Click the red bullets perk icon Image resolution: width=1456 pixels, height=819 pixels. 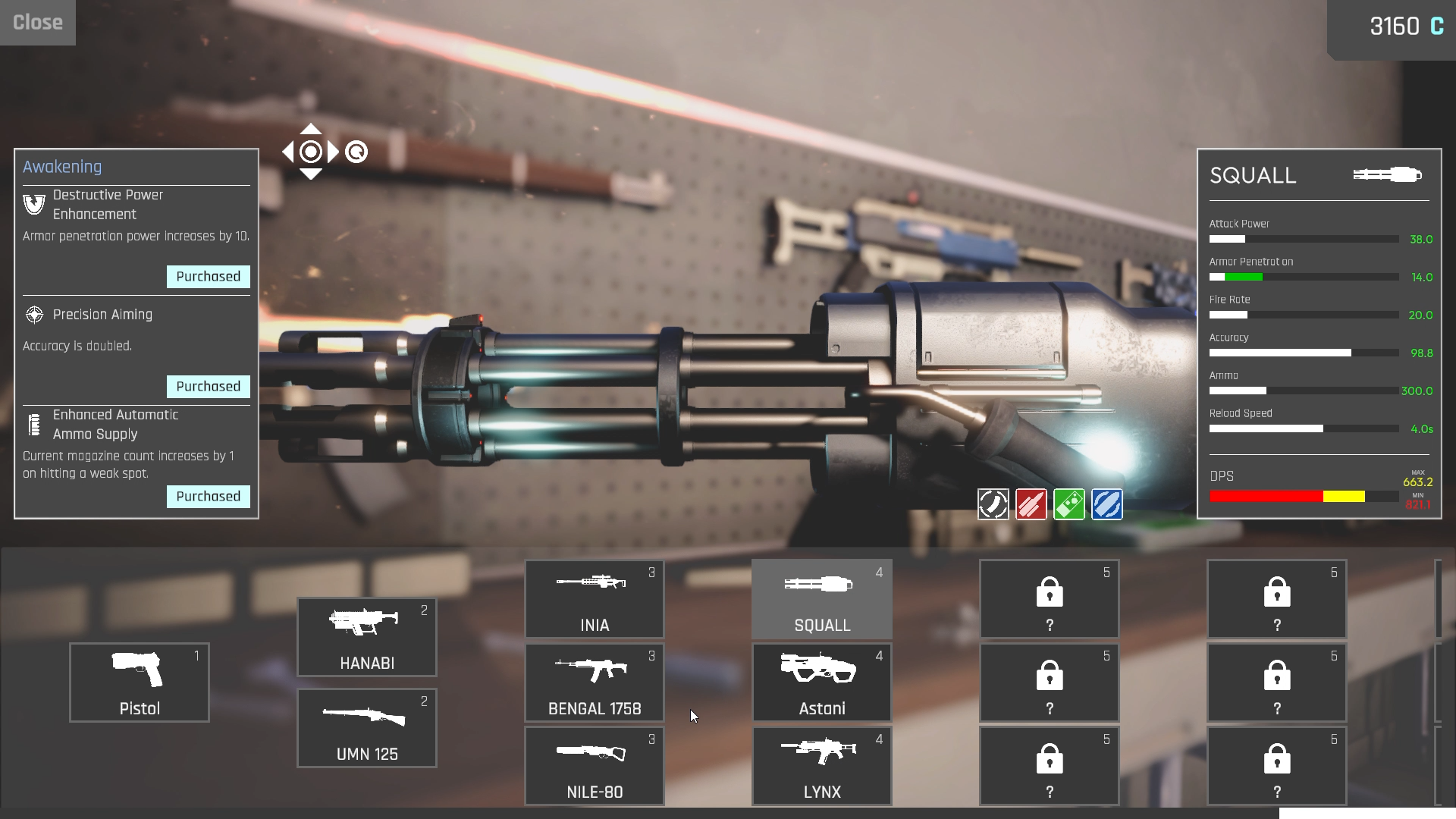tap(1031, 504)
